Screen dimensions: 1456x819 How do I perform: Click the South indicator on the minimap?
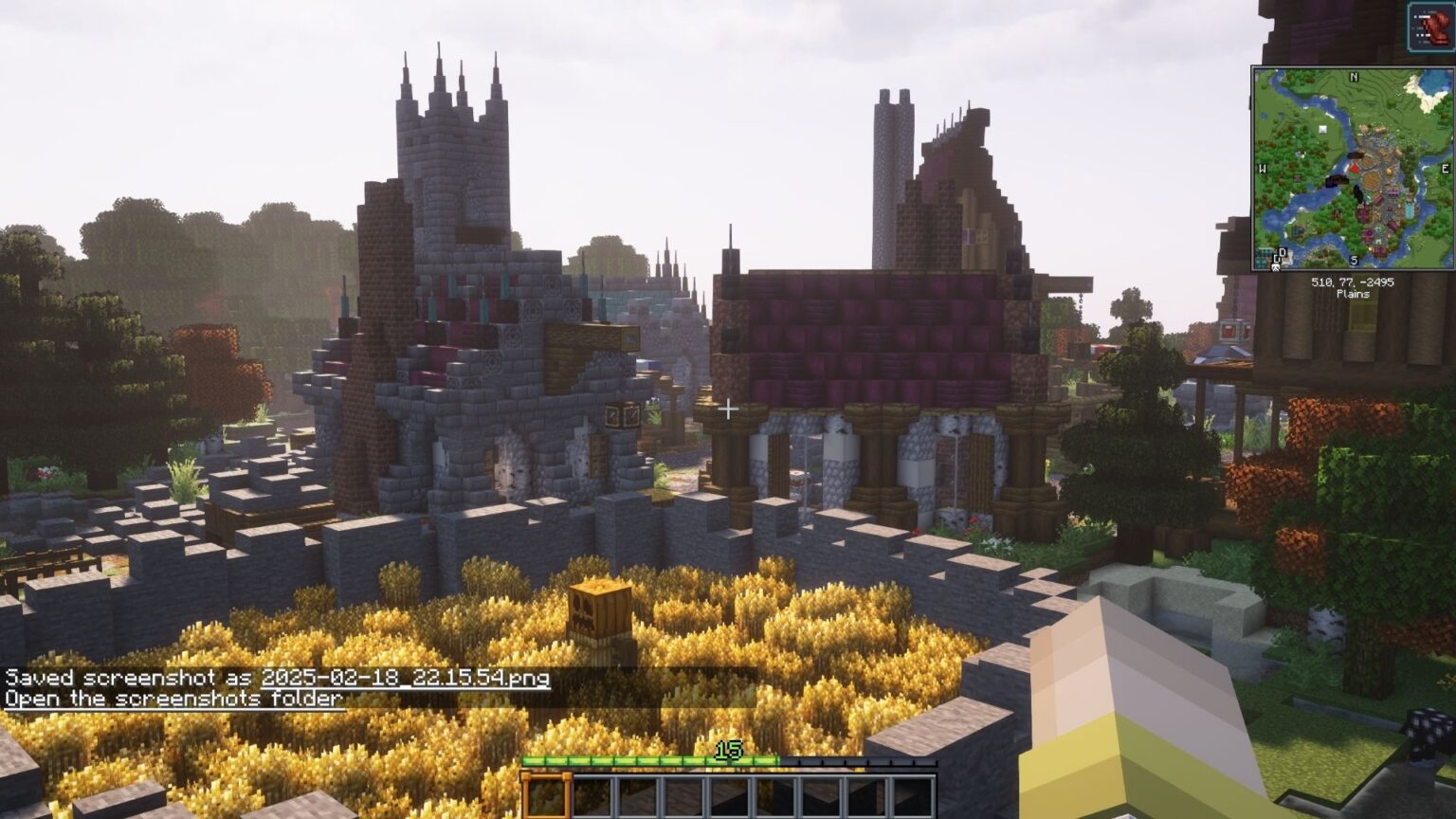coord(1354,260)
